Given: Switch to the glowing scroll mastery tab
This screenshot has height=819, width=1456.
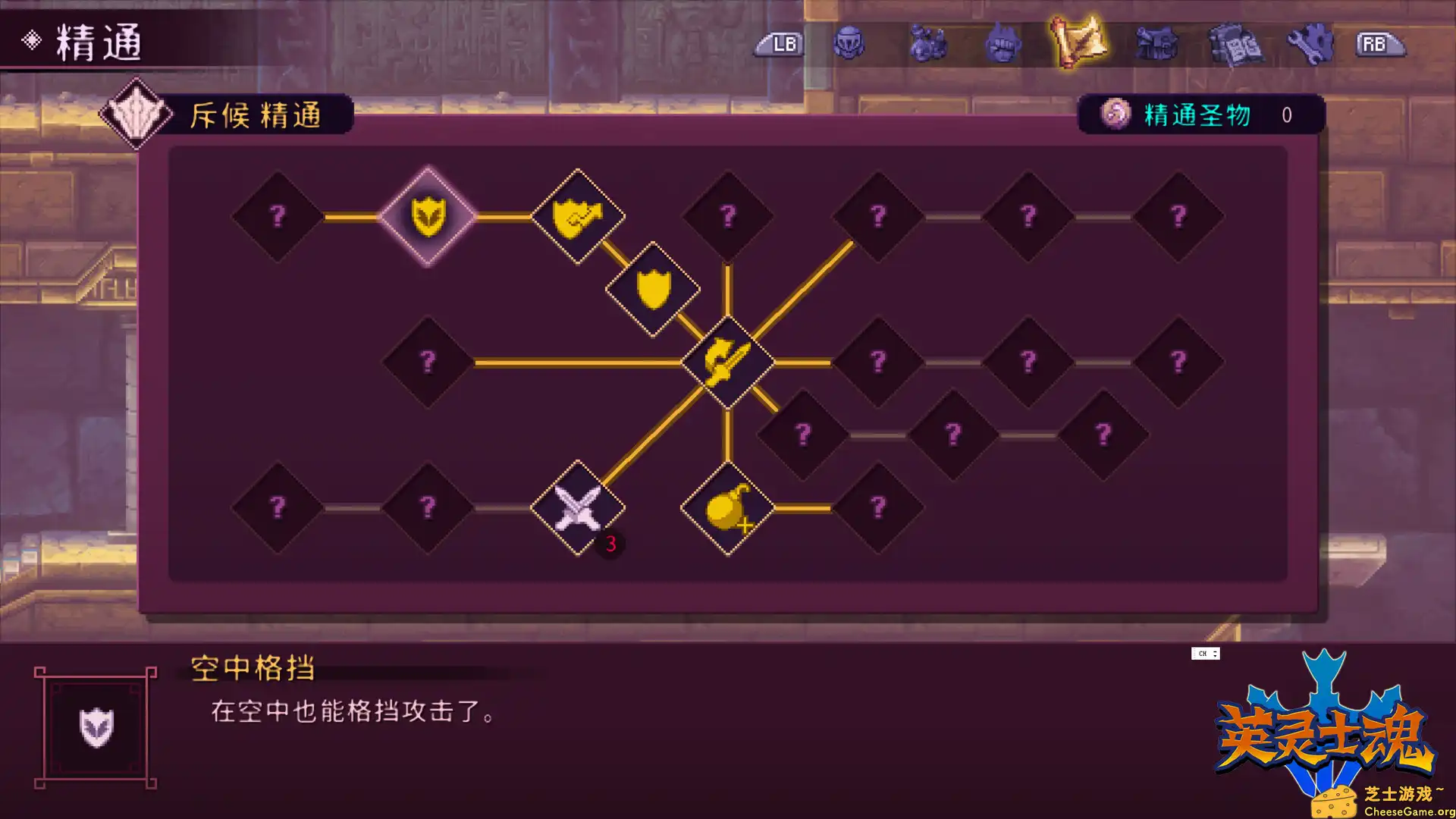Looking at the screenshot, I should tap(1080, 43).
